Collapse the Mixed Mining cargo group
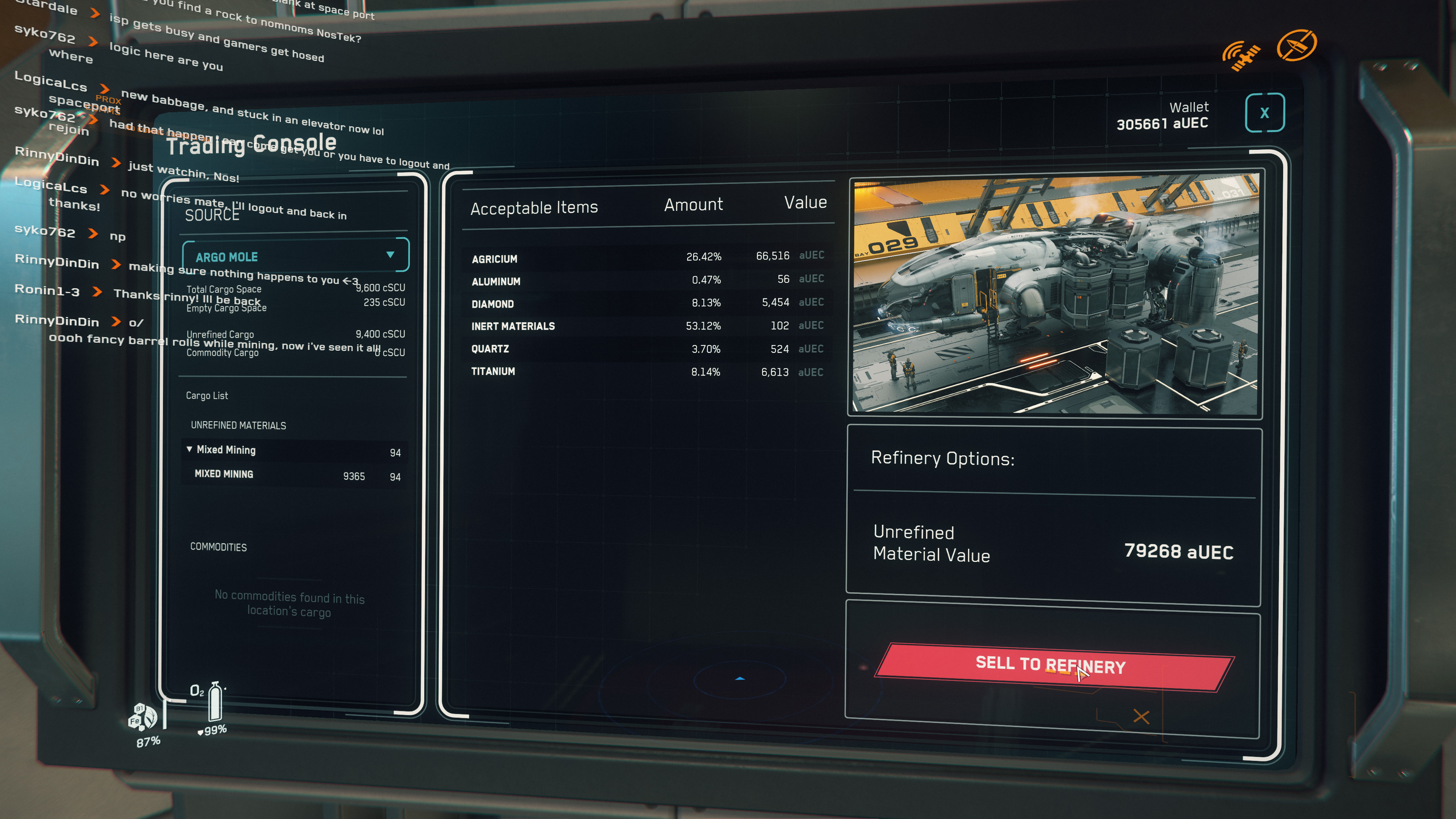 [x=189, y=449]
